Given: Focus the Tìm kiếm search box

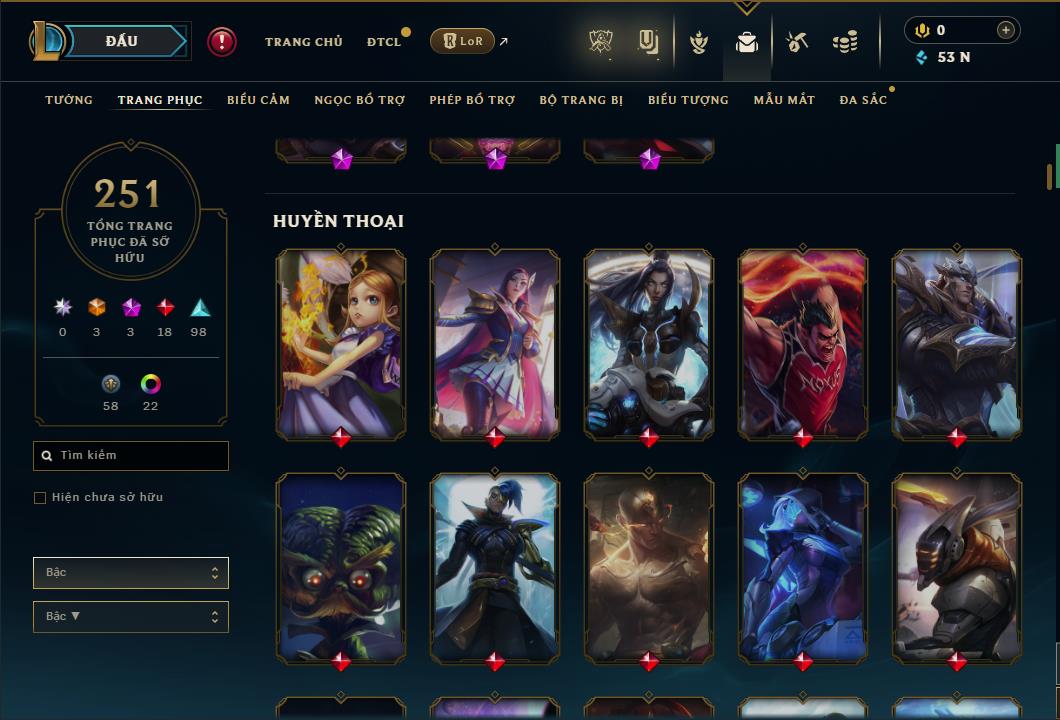Looking at the screenshot, I should click(x=131, y=456).
